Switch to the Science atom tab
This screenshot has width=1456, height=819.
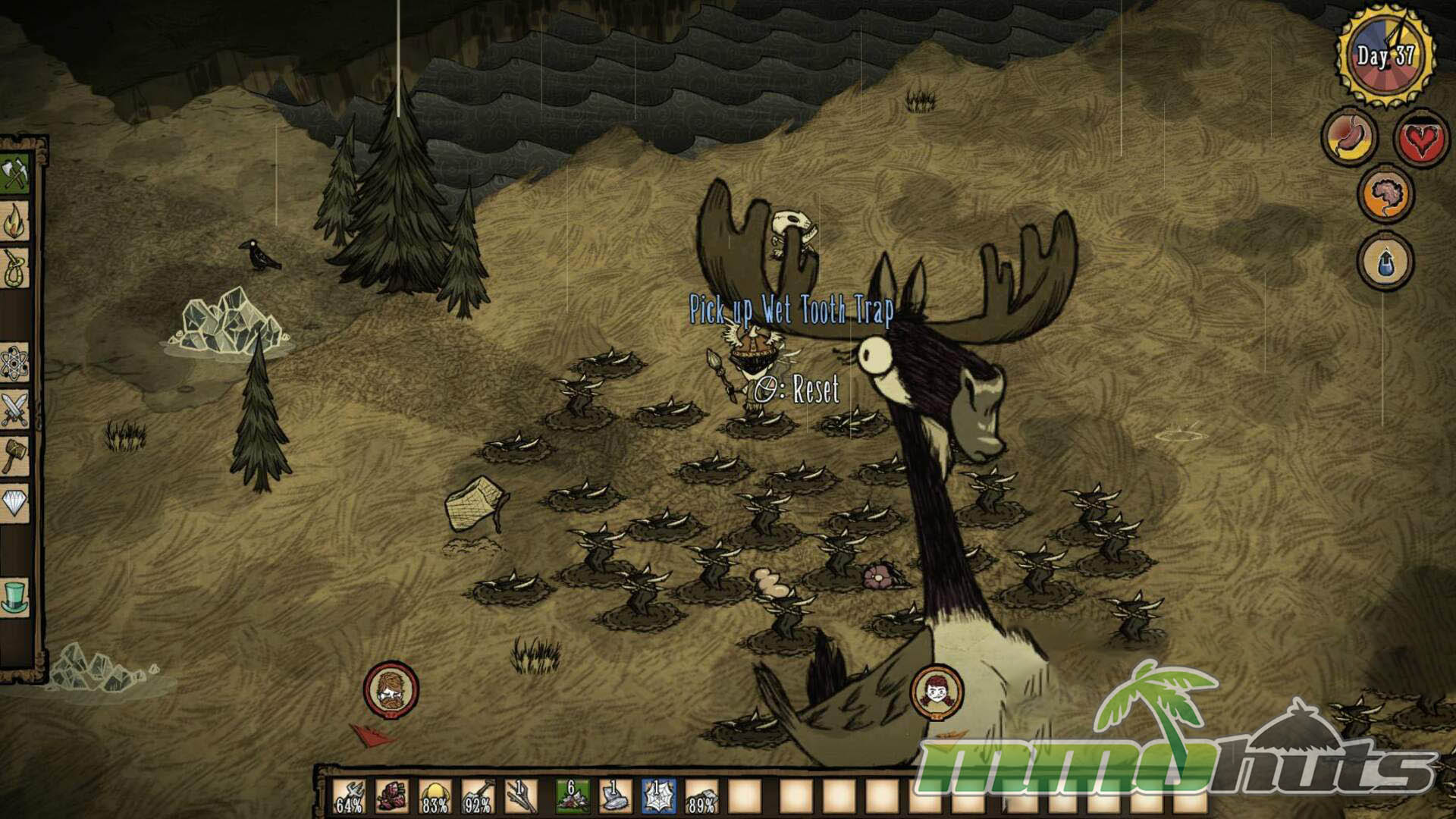(15, 364)
